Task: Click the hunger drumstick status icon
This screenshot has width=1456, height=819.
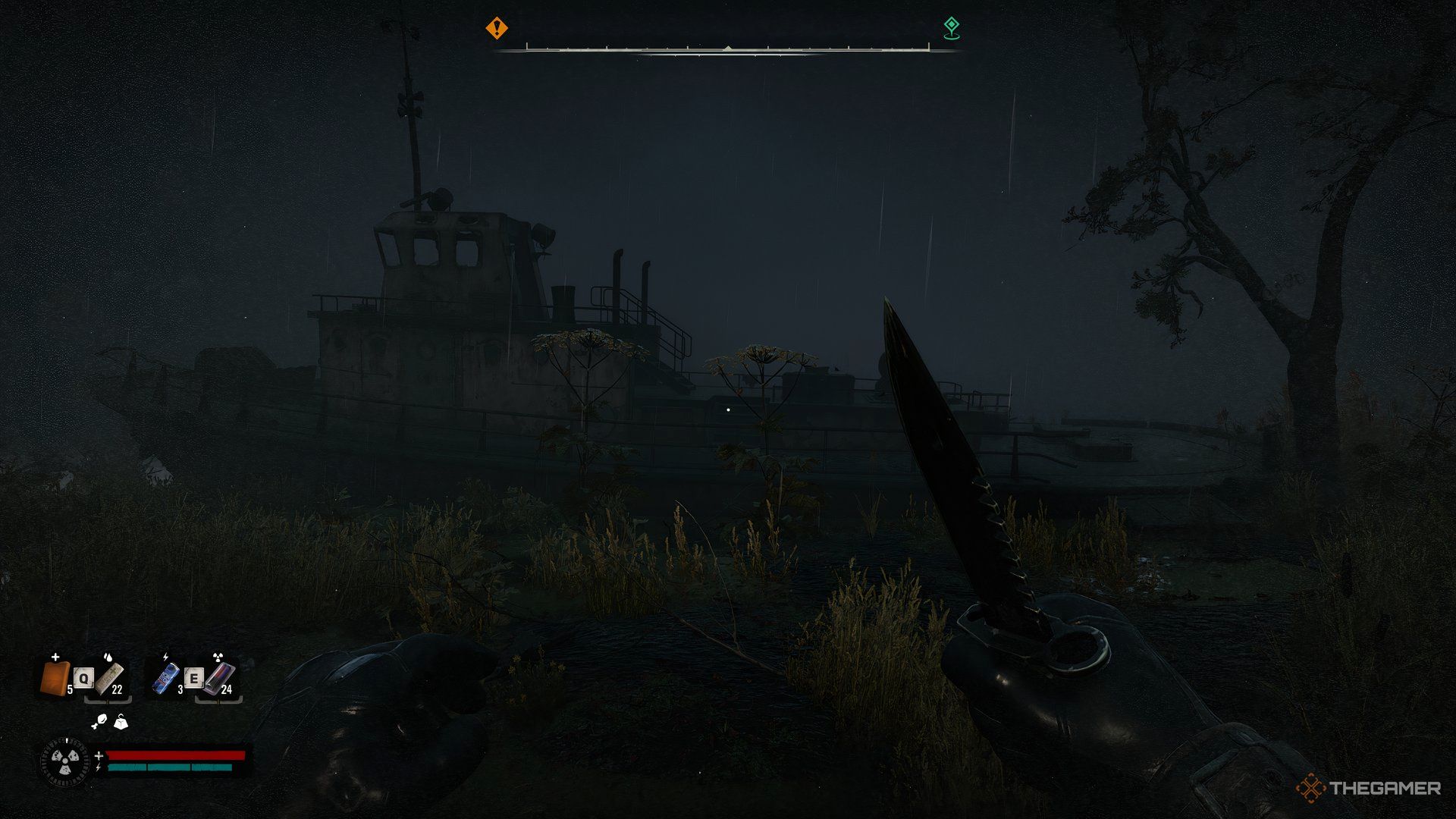Action: (100, 721)
